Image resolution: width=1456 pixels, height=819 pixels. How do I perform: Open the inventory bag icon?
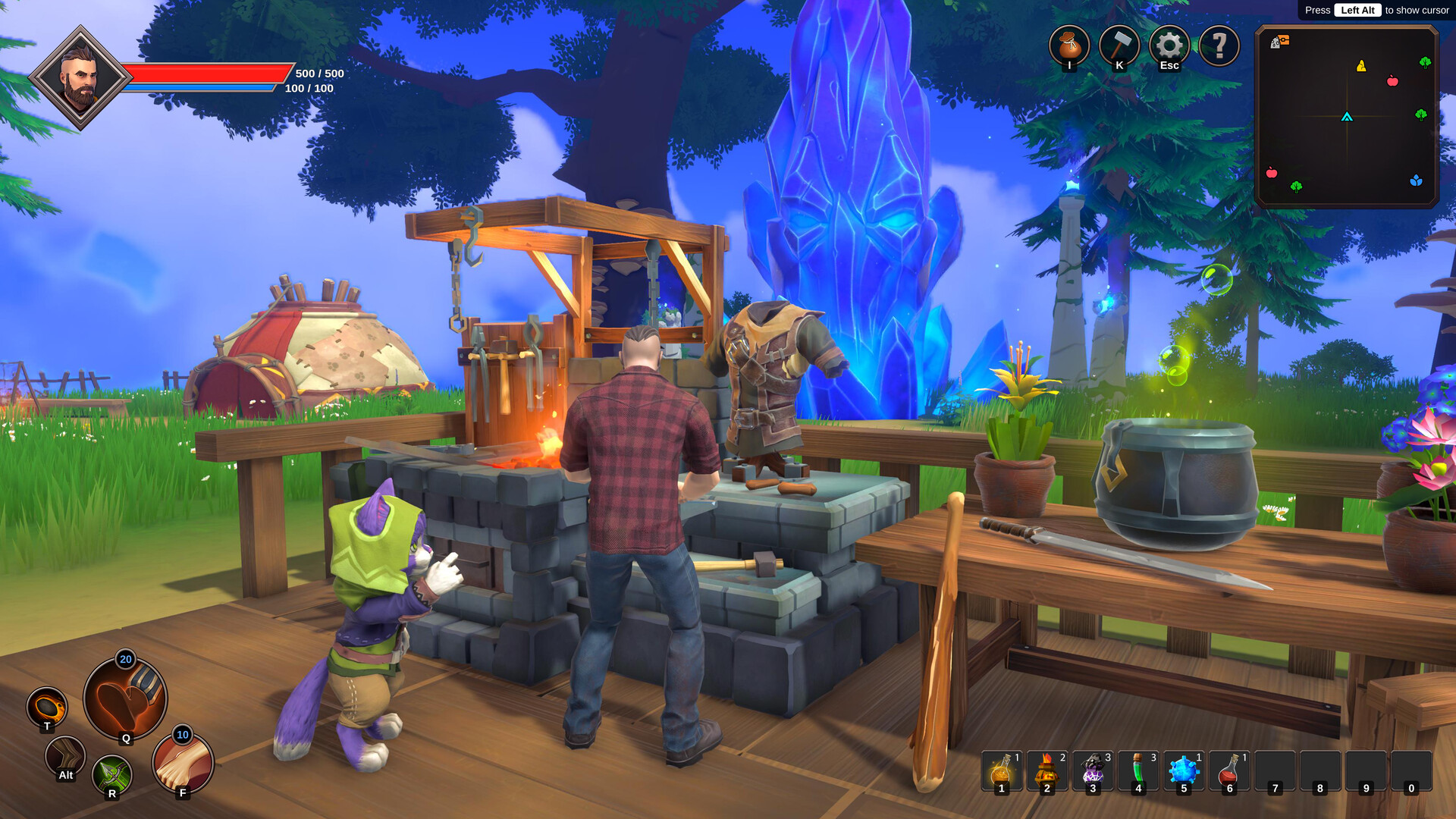click(1069, 45)
